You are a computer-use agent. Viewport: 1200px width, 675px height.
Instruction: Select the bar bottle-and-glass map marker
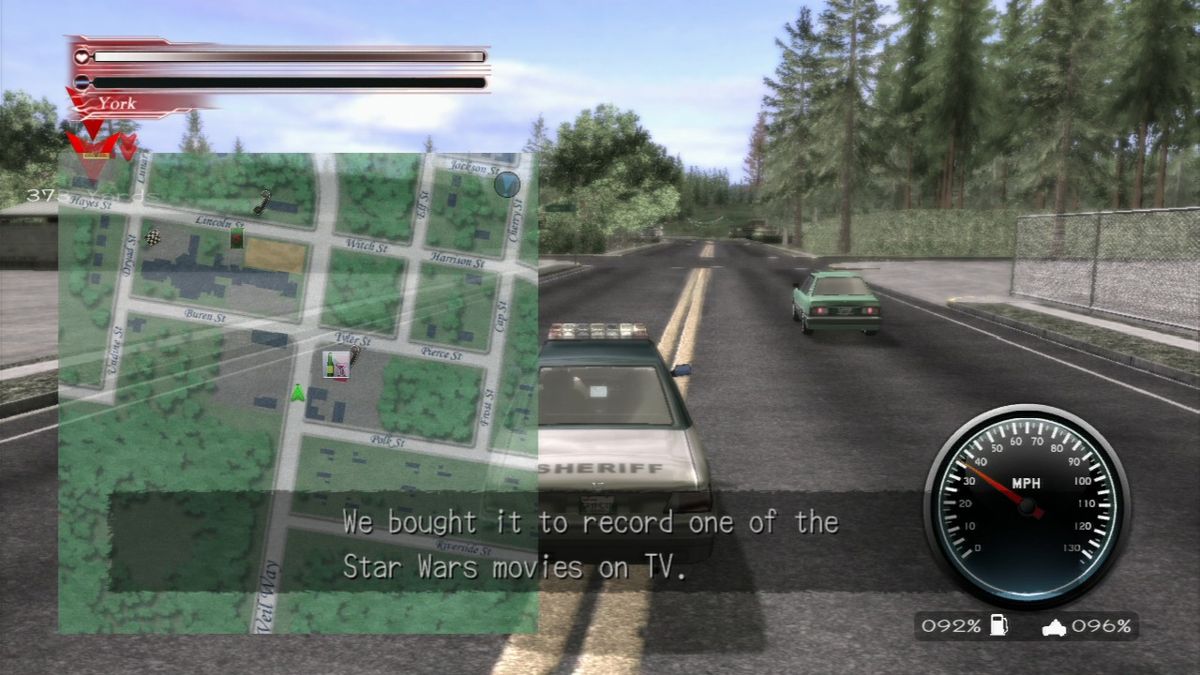[x=335, y=365]
